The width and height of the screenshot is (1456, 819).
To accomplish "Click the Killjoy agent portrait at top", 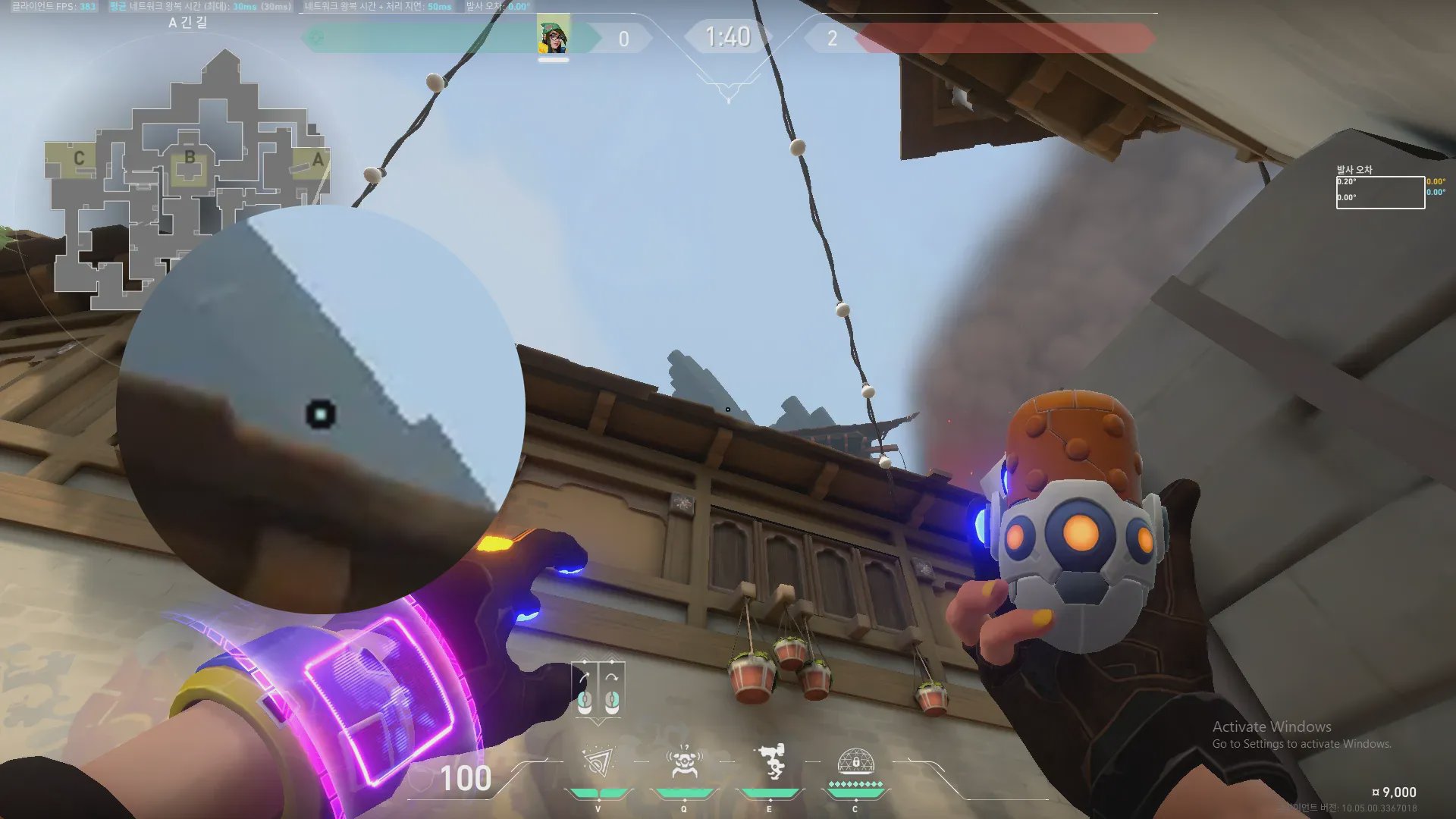I will (x=553, y=37).
